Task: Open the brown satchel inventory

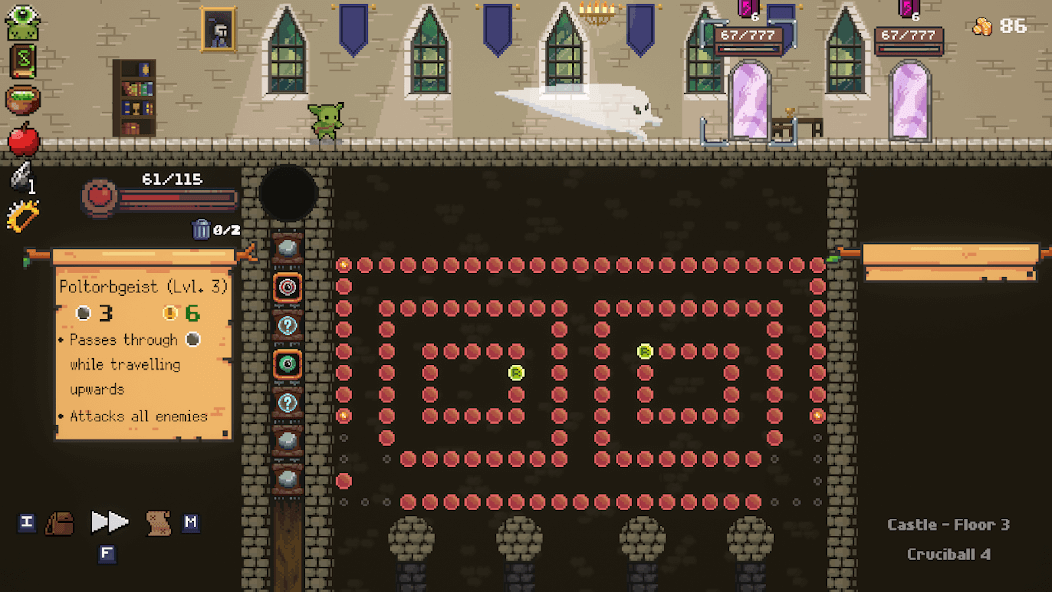Action: tap(60, 522)
